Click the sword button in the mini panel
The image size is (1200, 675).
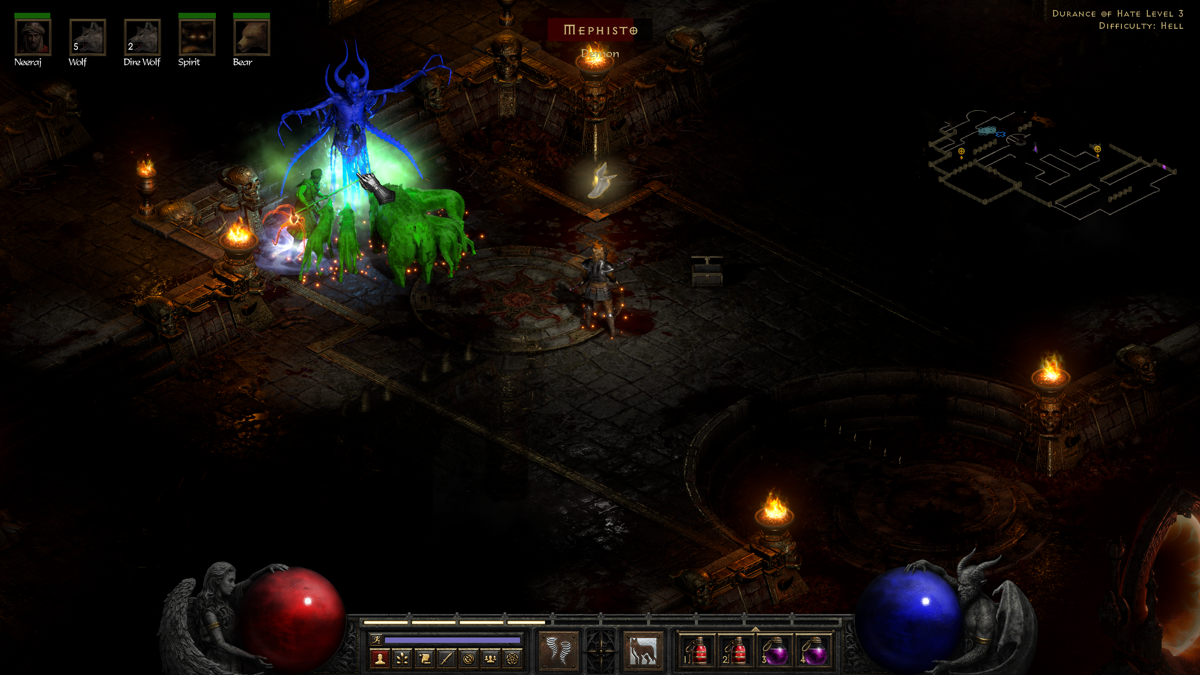(x=446, y=658)
